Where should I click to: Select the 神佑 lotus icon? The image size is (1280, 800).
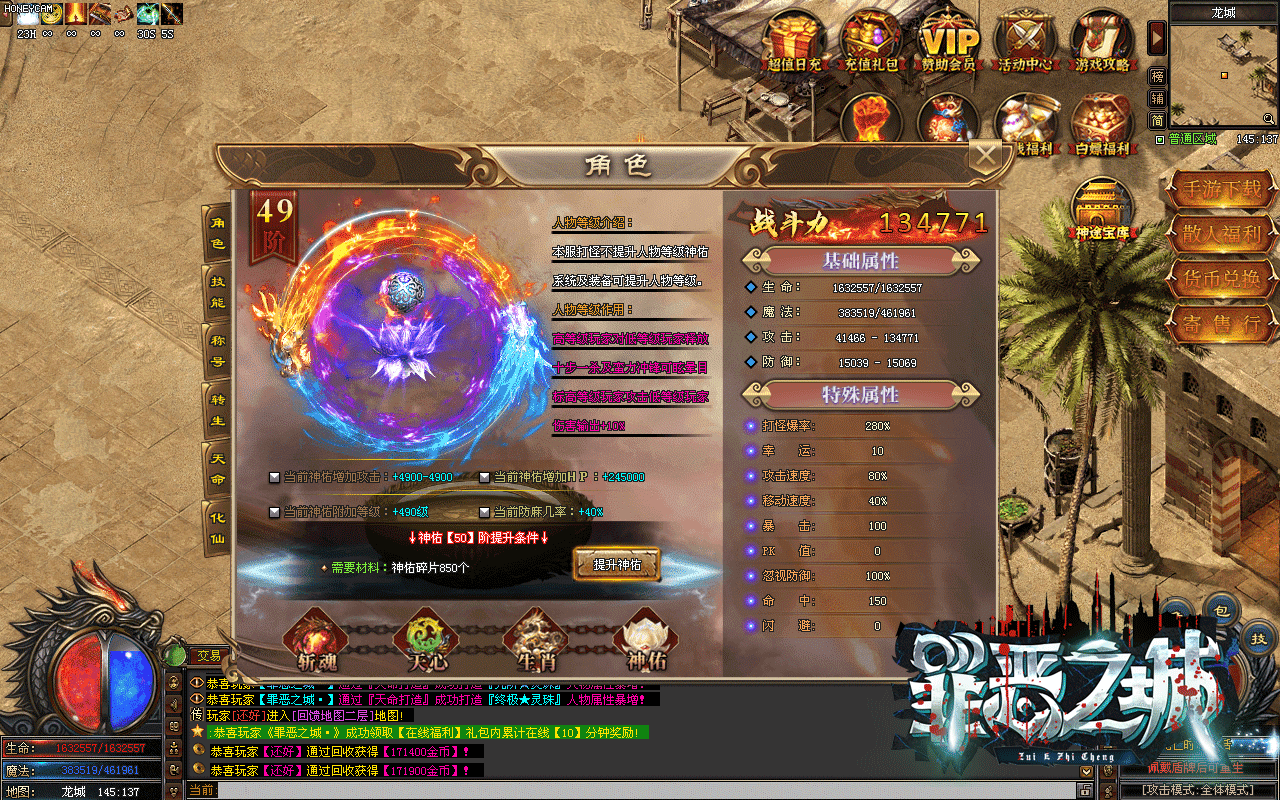(643, 640)
